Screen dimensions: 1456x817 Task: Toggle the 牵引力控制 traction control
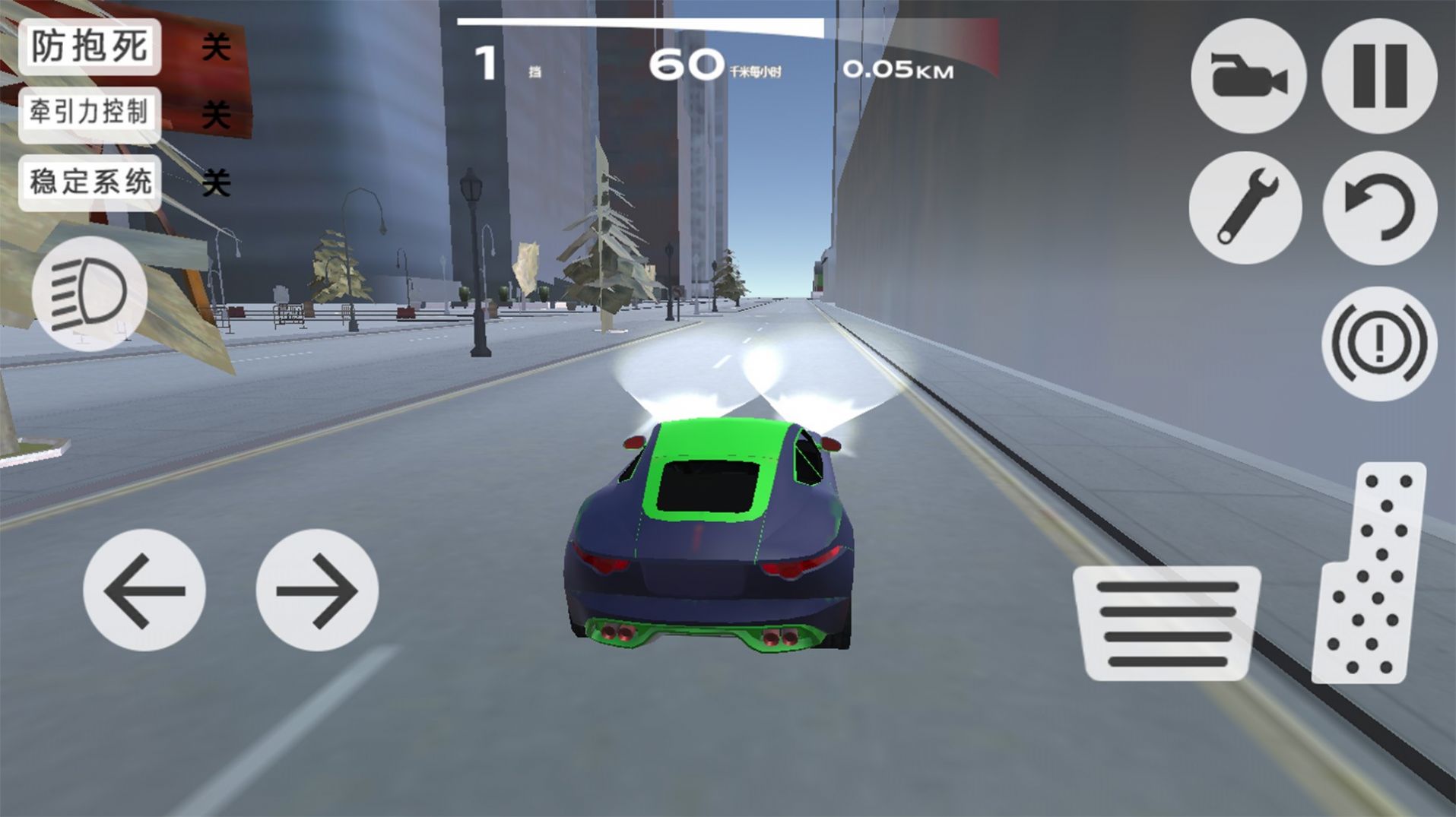90,114
